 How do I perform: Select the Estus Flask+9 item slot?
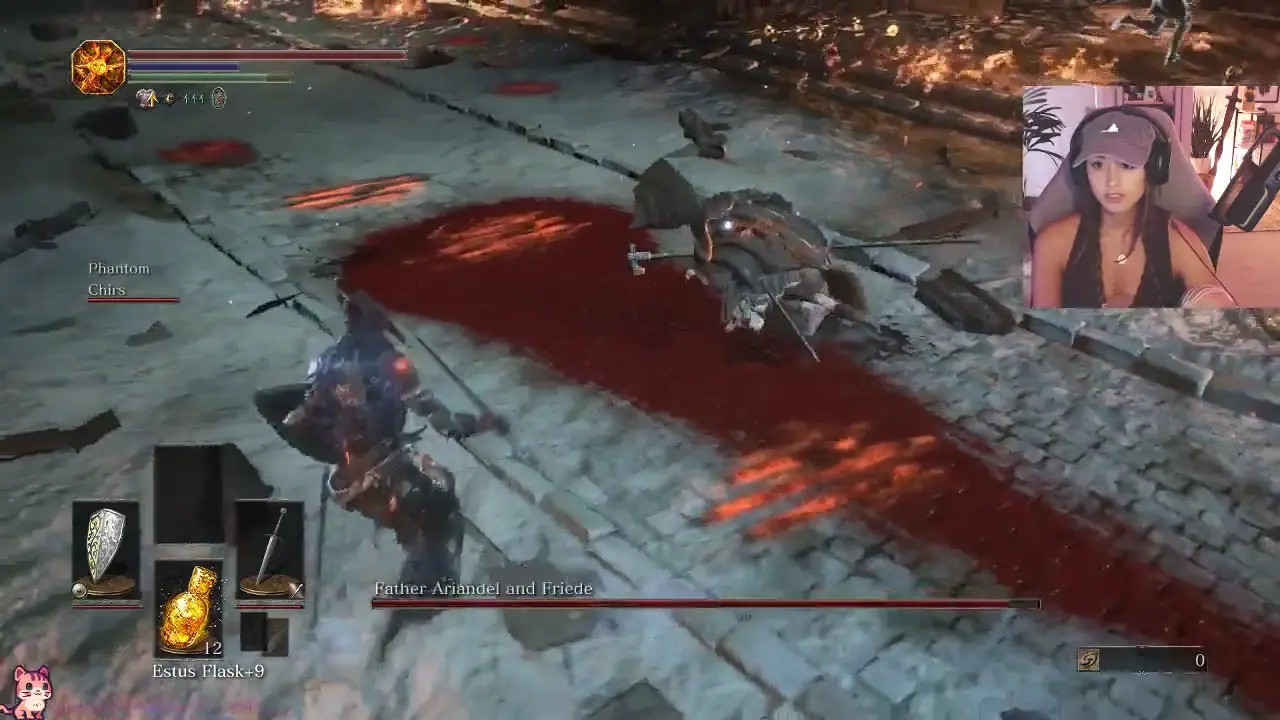[188, 607]
